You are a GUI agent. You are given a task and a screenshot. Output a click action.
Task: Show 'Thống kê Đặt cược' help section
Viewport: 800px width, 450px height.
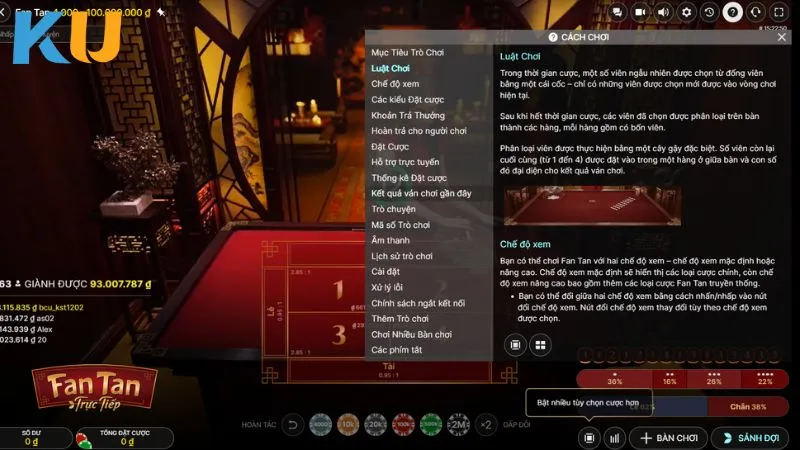tap(408, 178)
